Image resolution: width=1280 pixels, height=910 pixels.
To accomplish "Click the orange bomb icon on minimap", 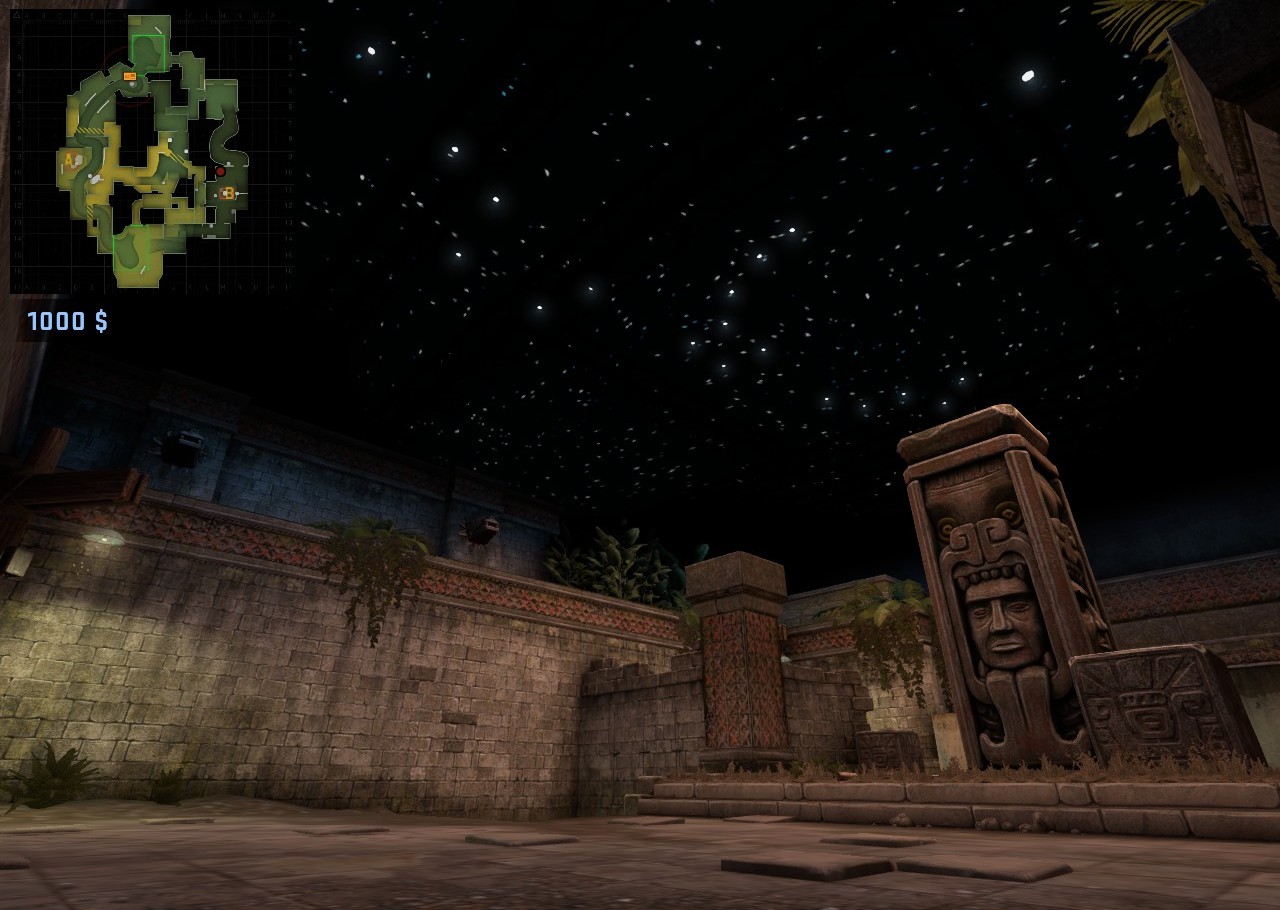I will 130,76.
